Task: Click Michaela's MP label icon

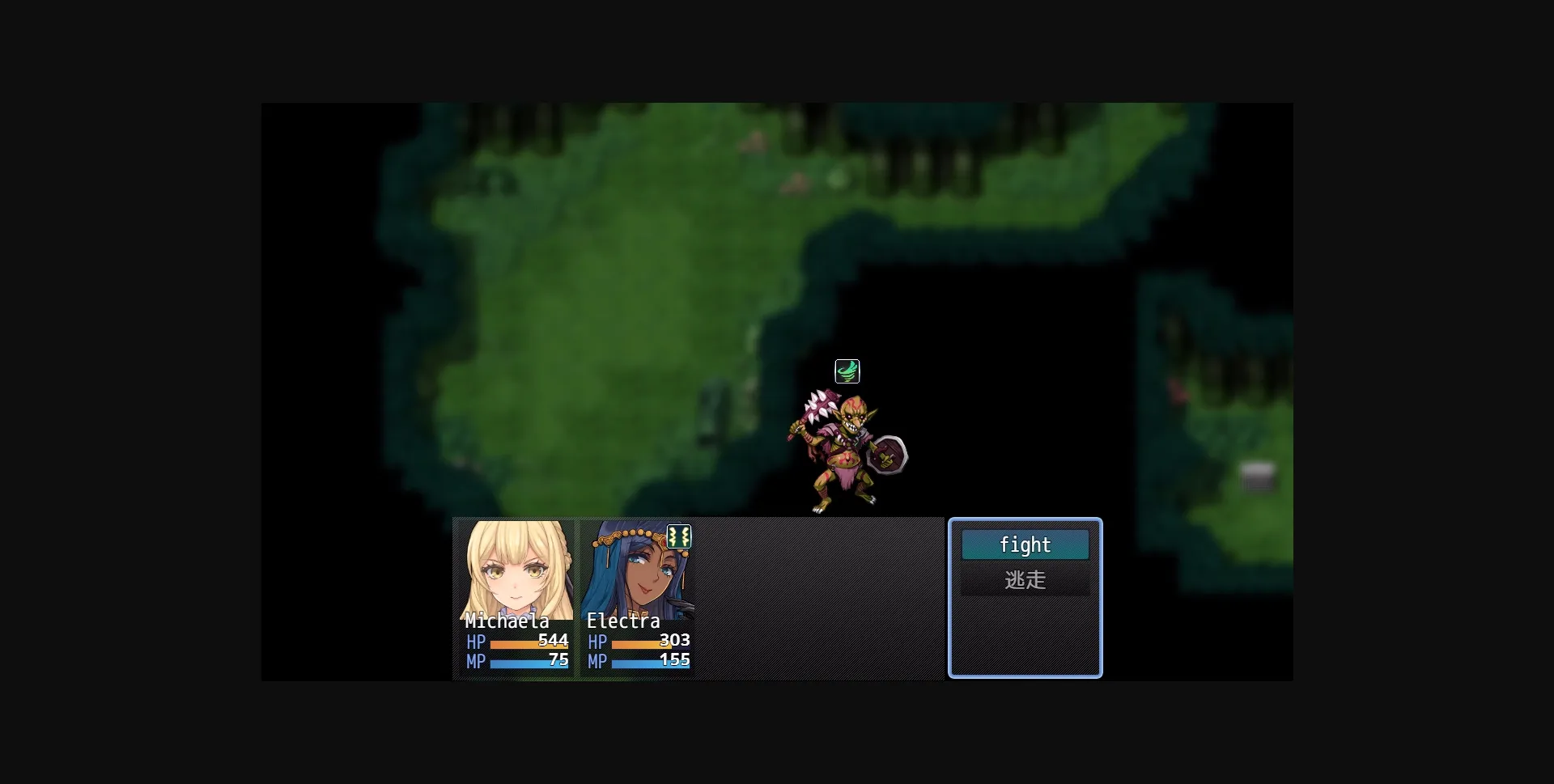Action: point(476,662)
